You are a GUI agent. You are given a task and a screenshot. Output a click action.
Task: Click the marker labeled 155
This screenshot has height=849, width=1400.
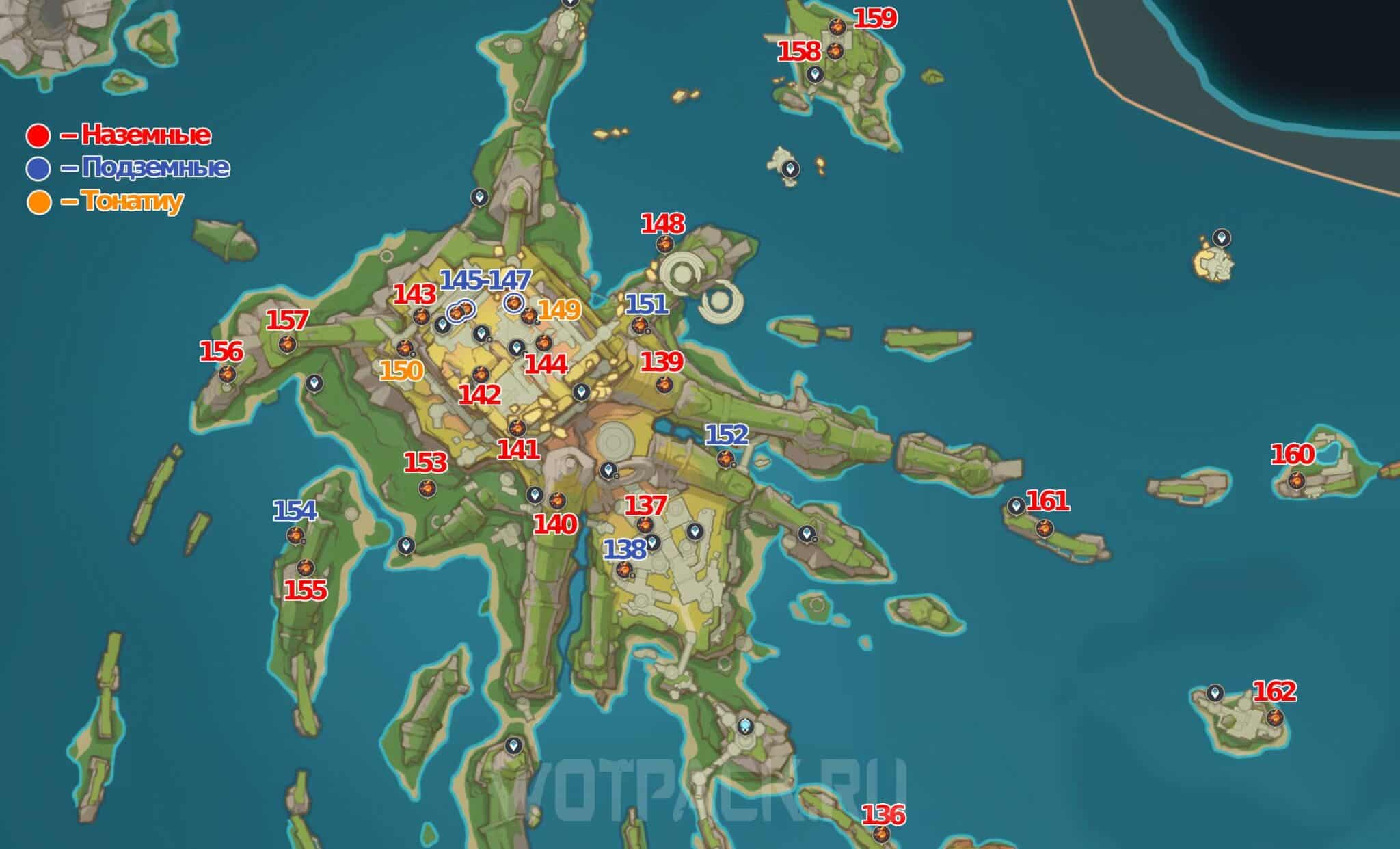305,567
